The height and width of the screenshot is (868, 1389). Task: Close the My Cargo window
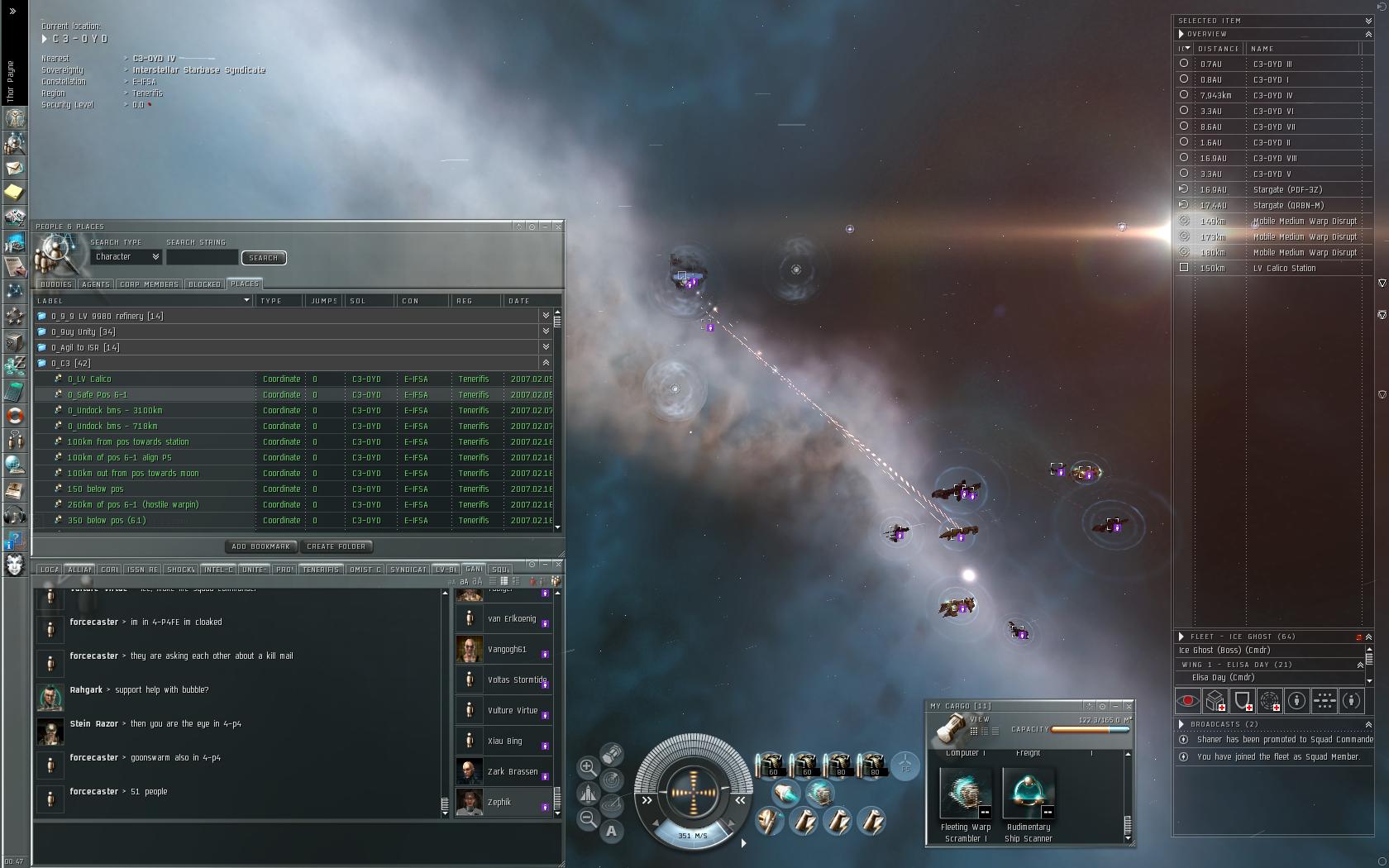tap(1129, 706)
